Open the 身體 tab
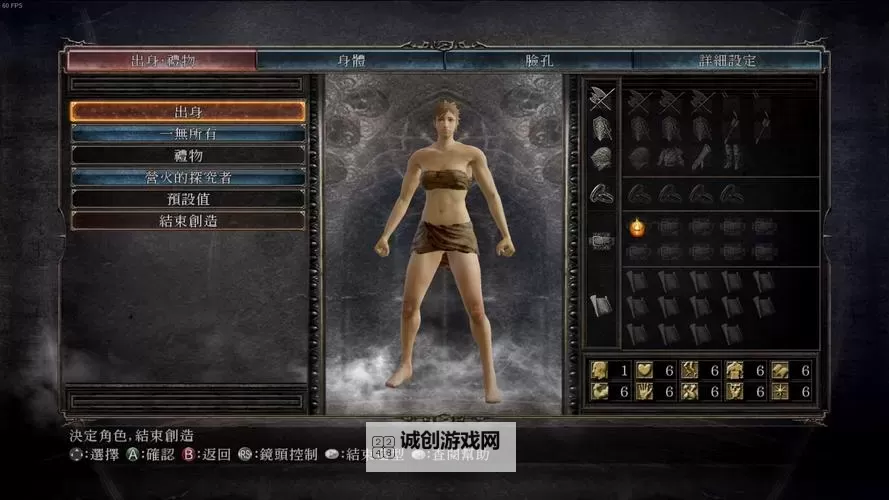 click(350, 61)
